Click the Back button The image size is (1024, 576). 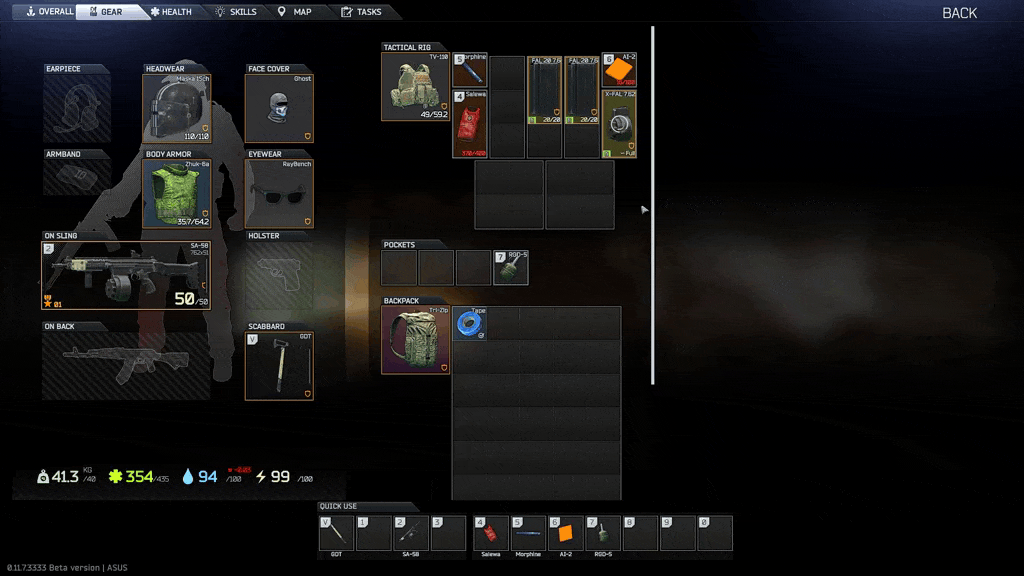(959, 13)
